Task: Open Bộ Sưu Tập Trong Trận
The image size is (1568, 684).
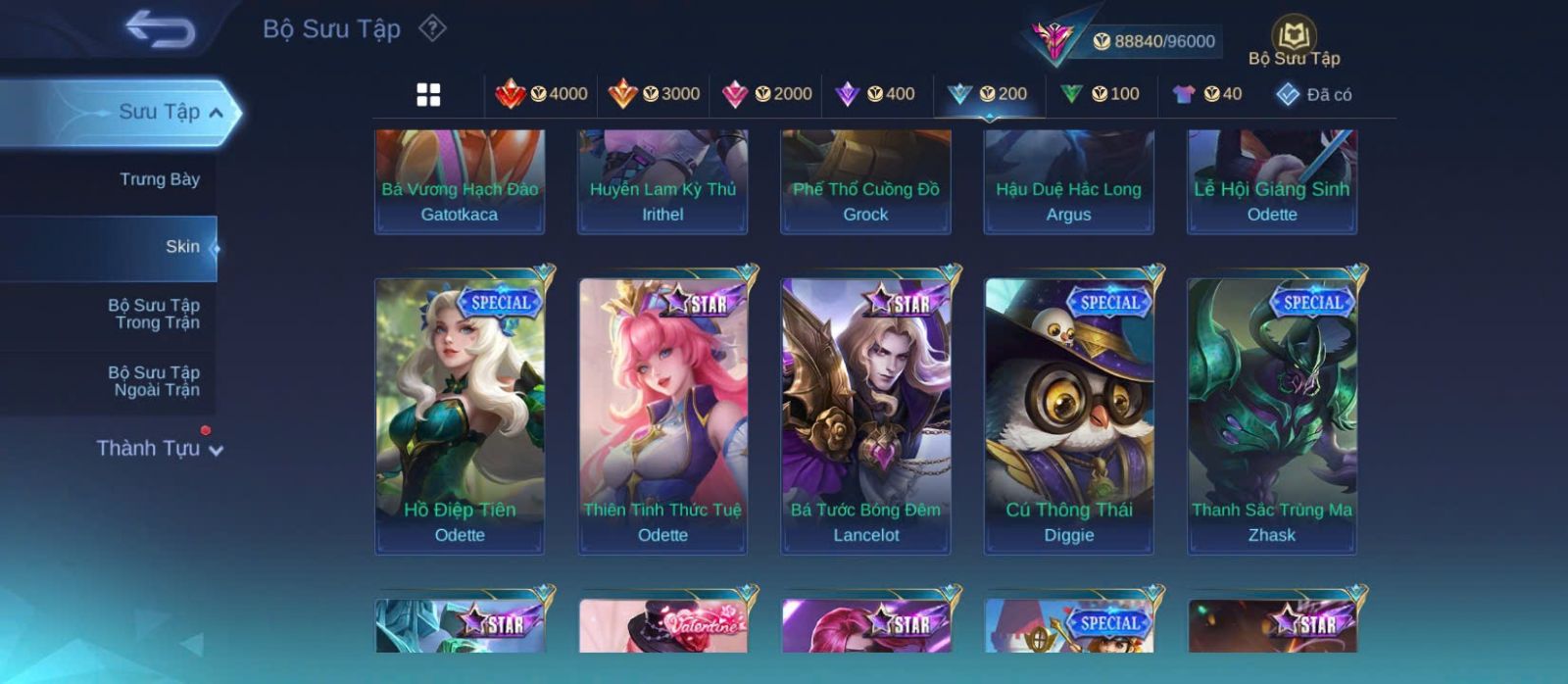Action: 155,314
